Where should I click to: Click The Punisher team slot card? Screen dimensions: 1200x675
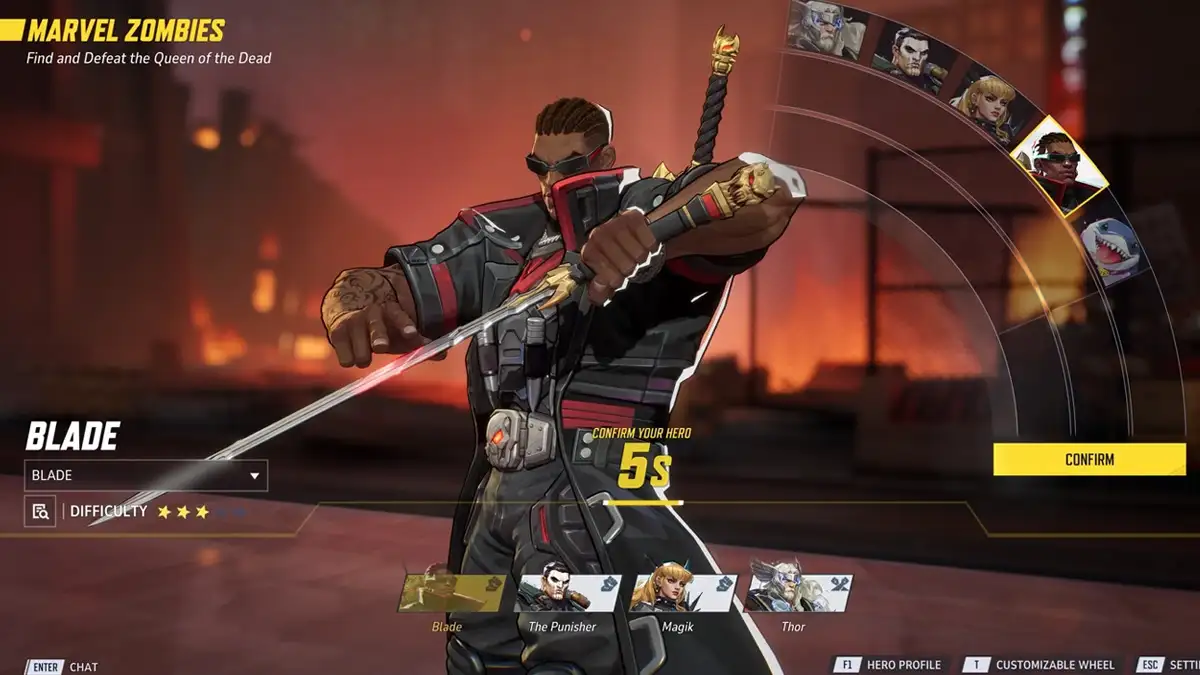pos(567,593)
